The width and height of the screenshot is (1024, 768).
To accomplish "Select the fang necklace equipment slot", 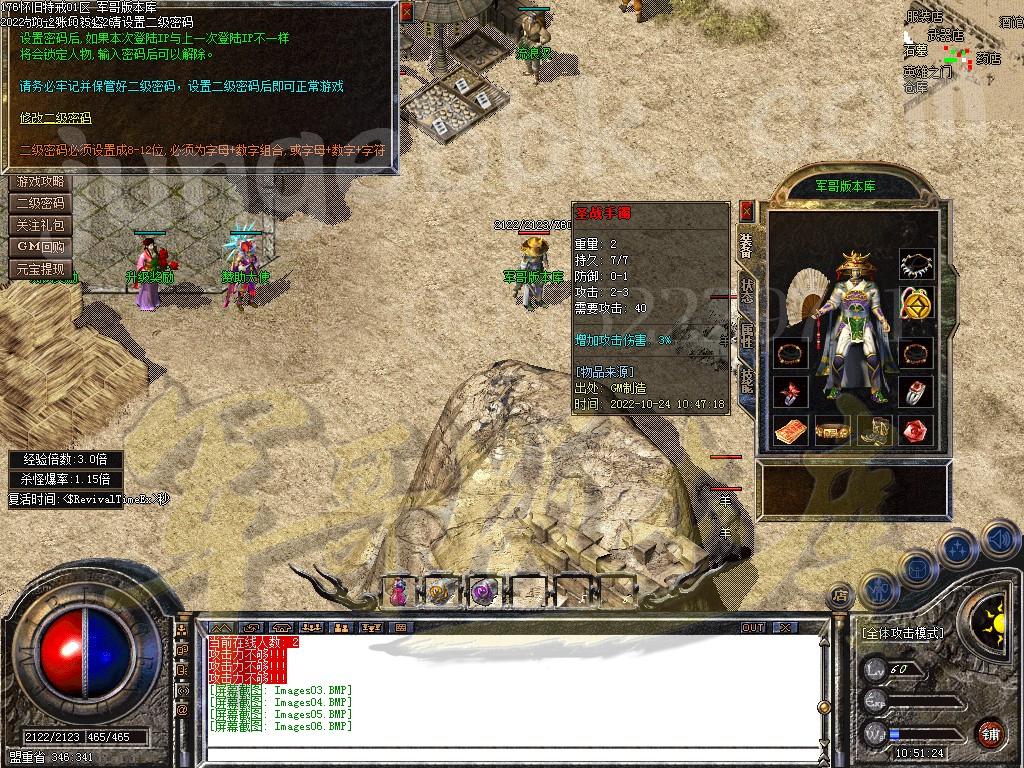I will coord(916,265).
